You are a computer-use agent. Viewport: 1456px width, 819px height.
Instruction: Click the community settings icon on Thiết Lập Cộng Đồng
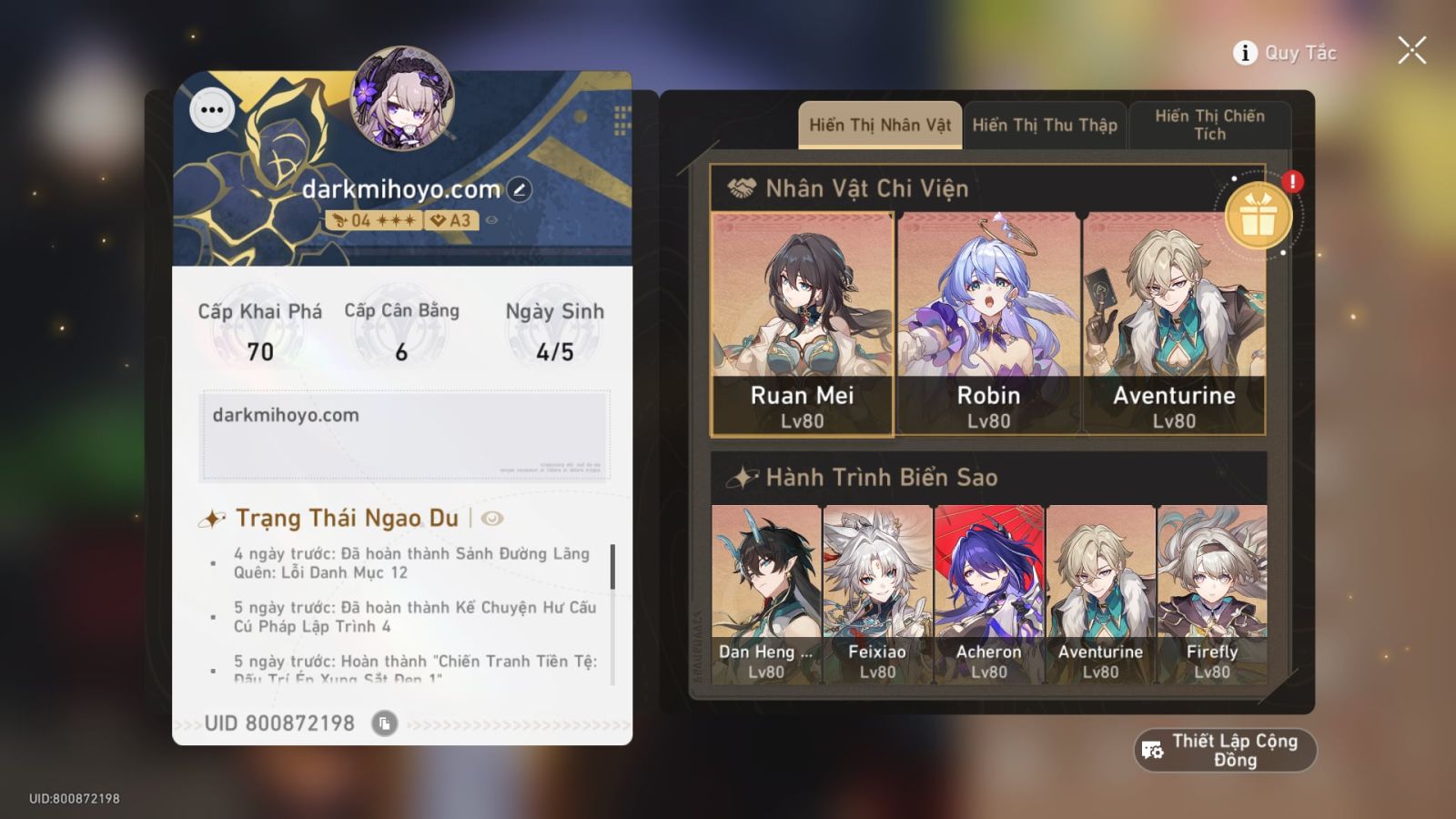click(1151, 749)
